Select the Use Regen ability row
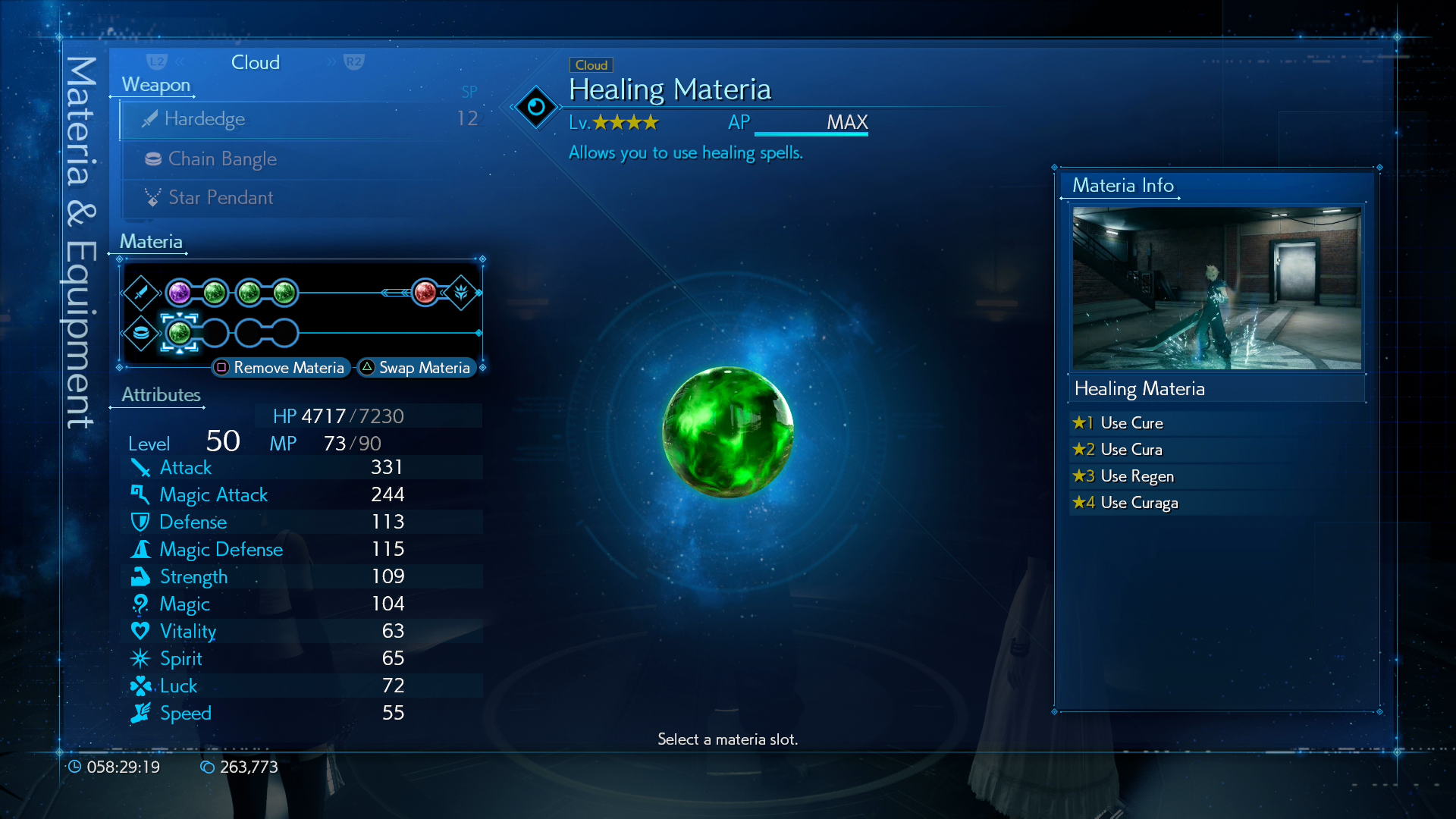Screen dimensions: 1456x819 1216,476
